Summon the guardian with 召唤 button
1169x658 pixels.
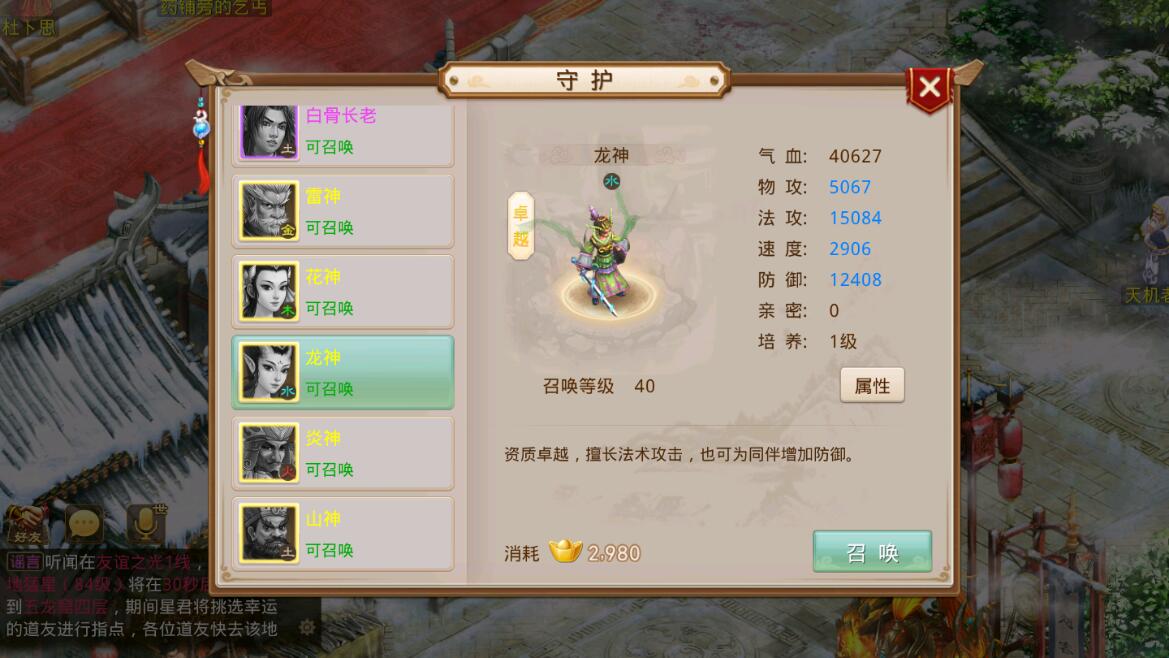click(872, 552)
